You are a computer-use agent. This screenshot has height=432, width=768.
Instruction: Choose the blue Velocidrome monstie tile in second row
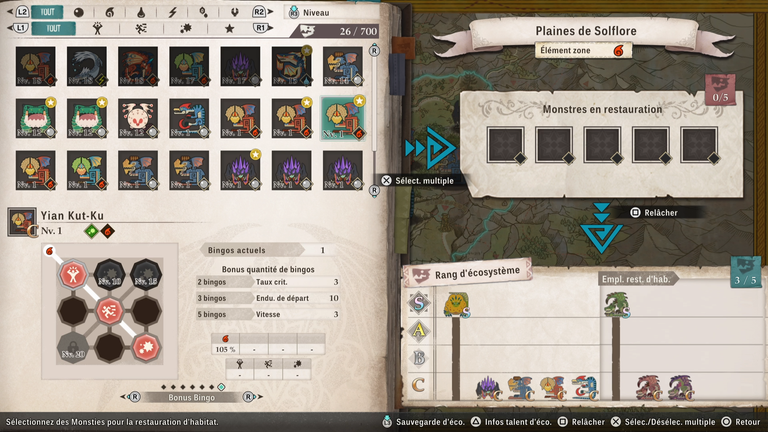[x=189, y=118]
